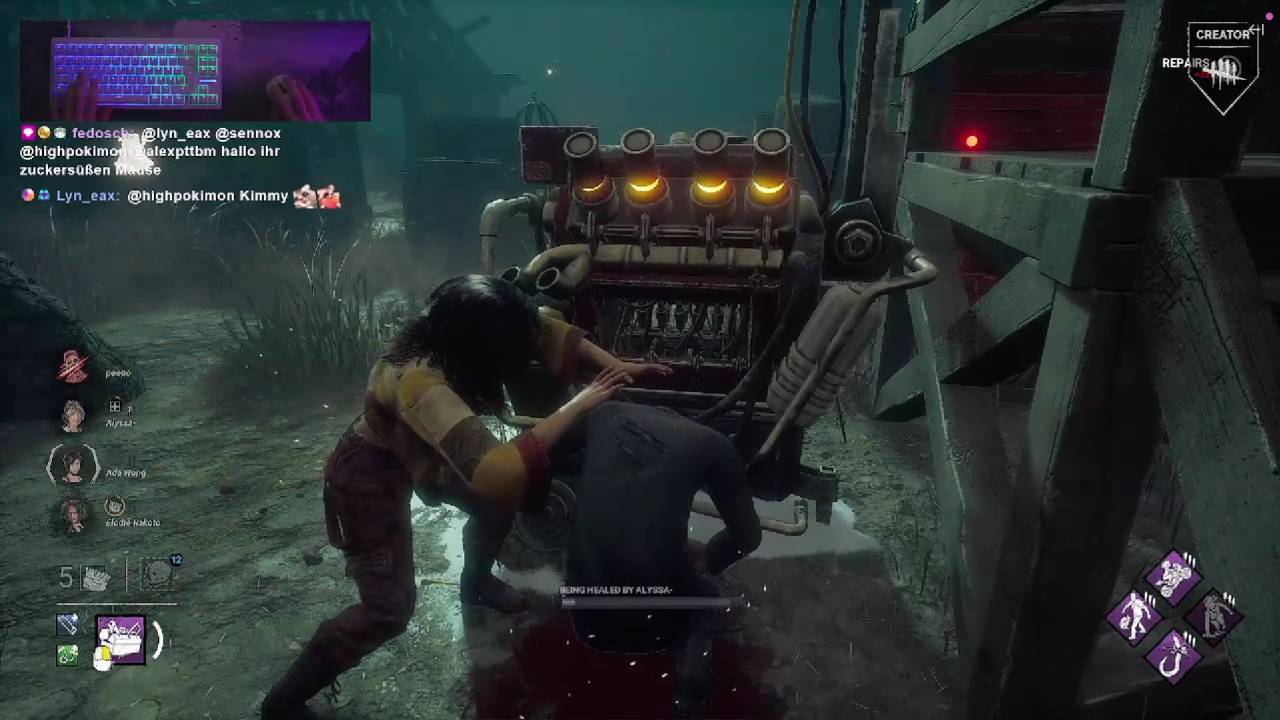Click the Creator badge emblem

pos(1226,66)
